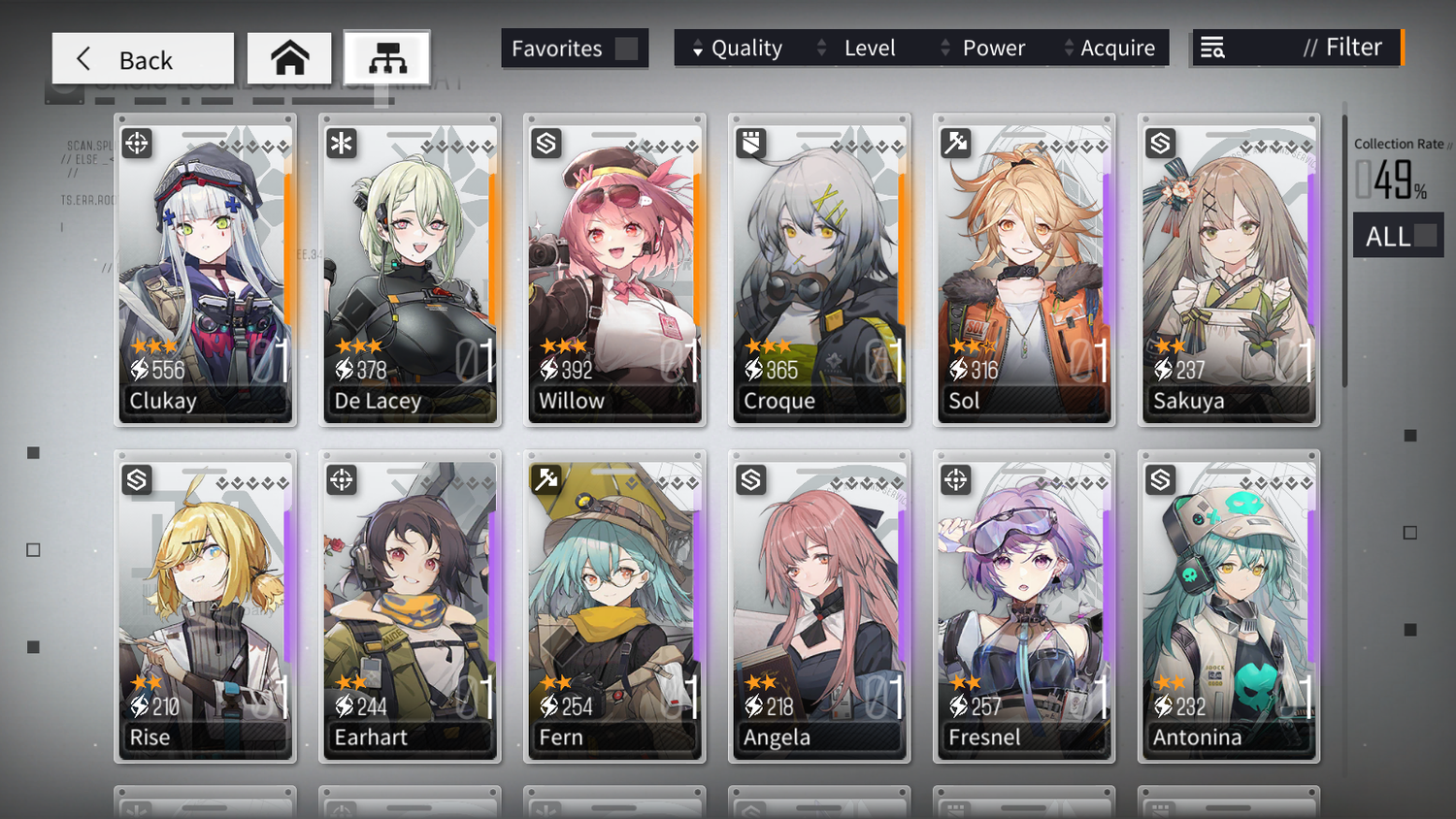
Task: Open the hierarchy tree view button
Action: (x=387, y=59)
